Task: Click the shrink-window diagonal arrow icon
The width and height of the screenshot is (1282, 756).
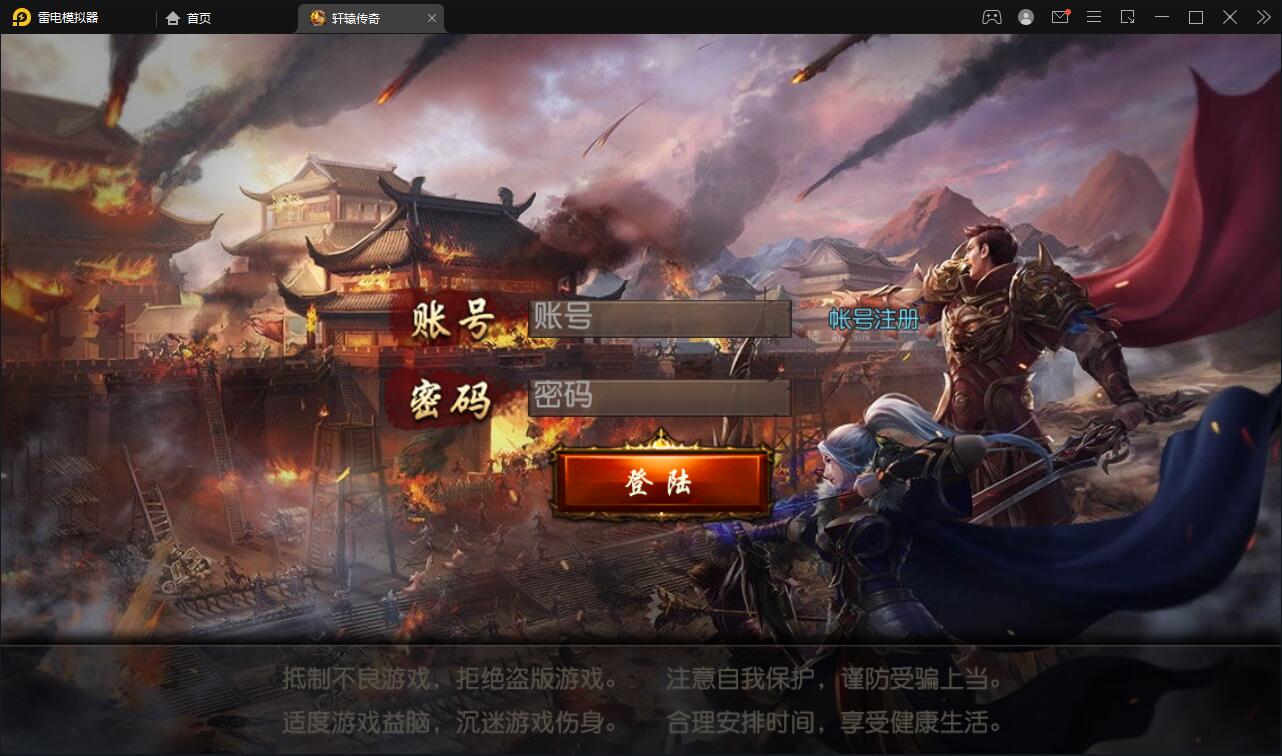Action: pyautogui.click(x=1128, y=17)
